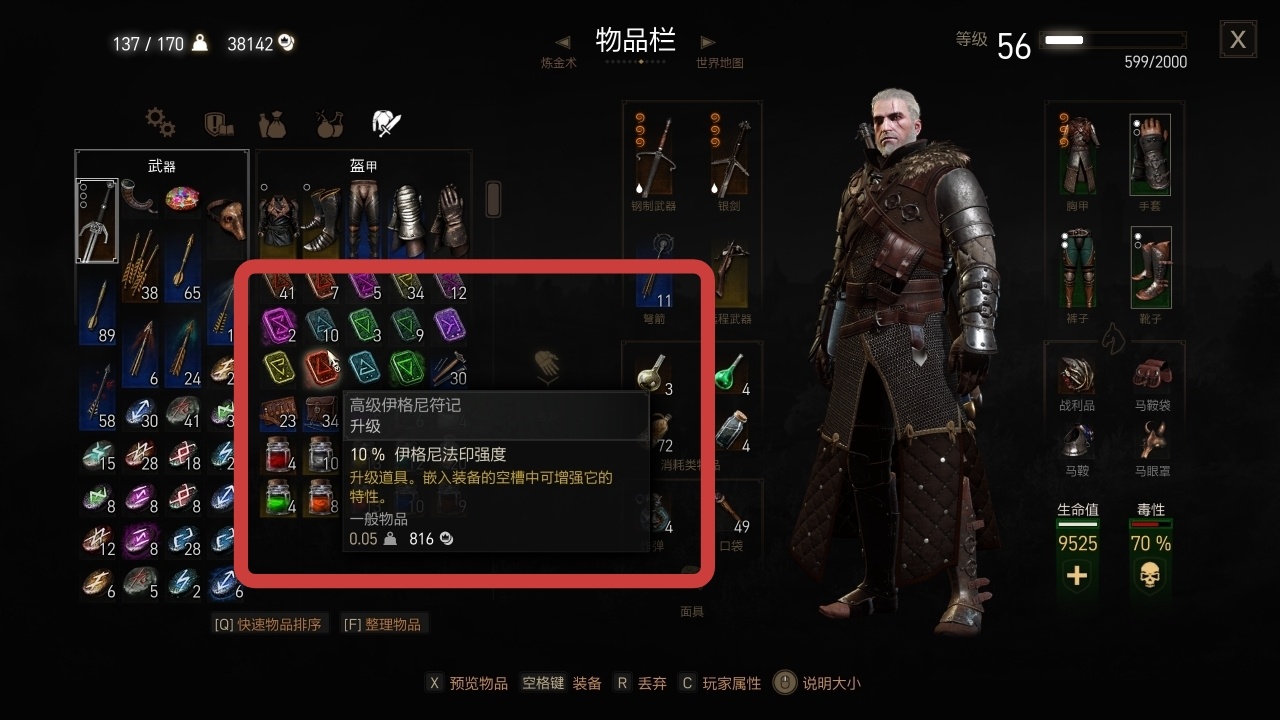The width and height of the screenshot is (1280, 720).
Task: Select the equipped 靴子 boots slot
Action: [1151, 266]
